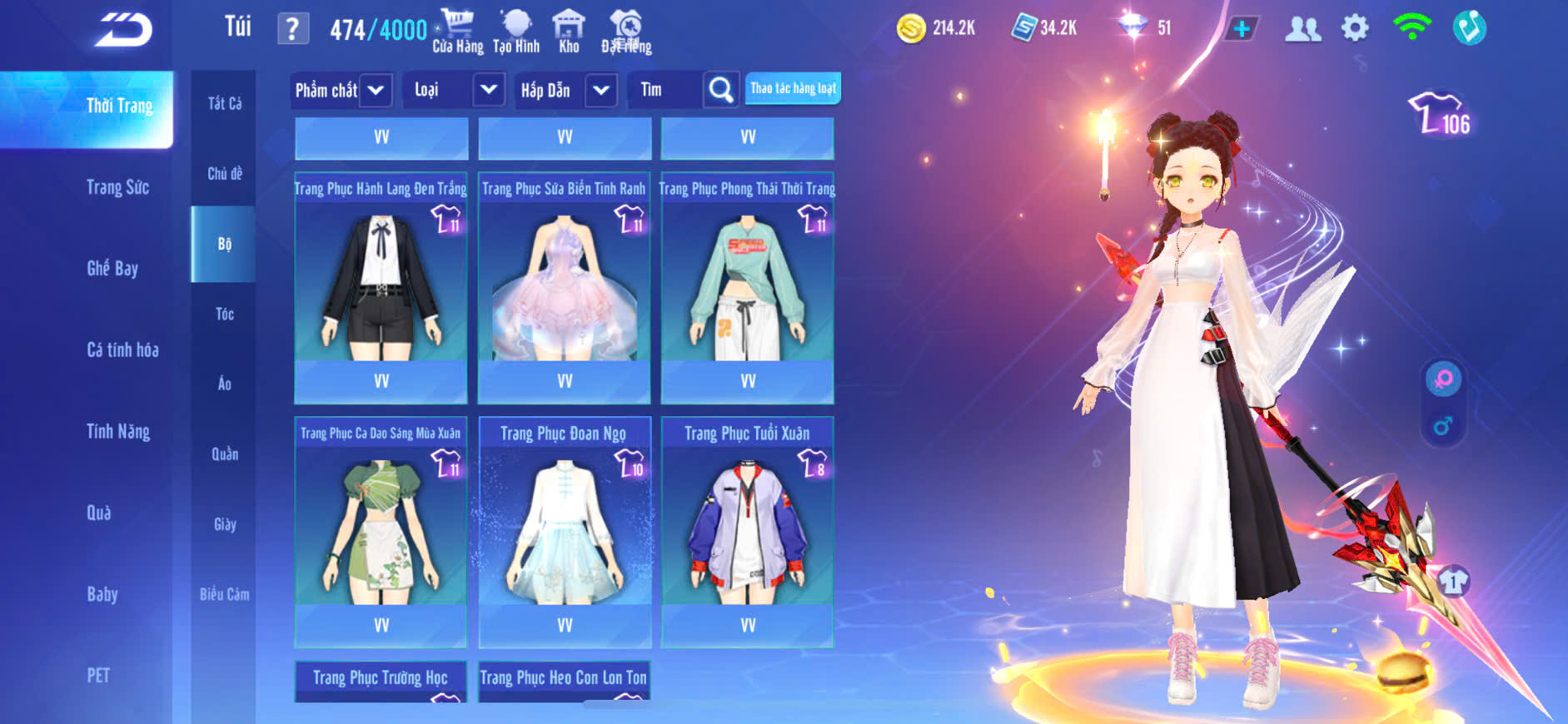The width and height of the screenshot is (1568, 724).
Task: Open the help question mark
Action: pyautogui.click(x=292, y=29)
